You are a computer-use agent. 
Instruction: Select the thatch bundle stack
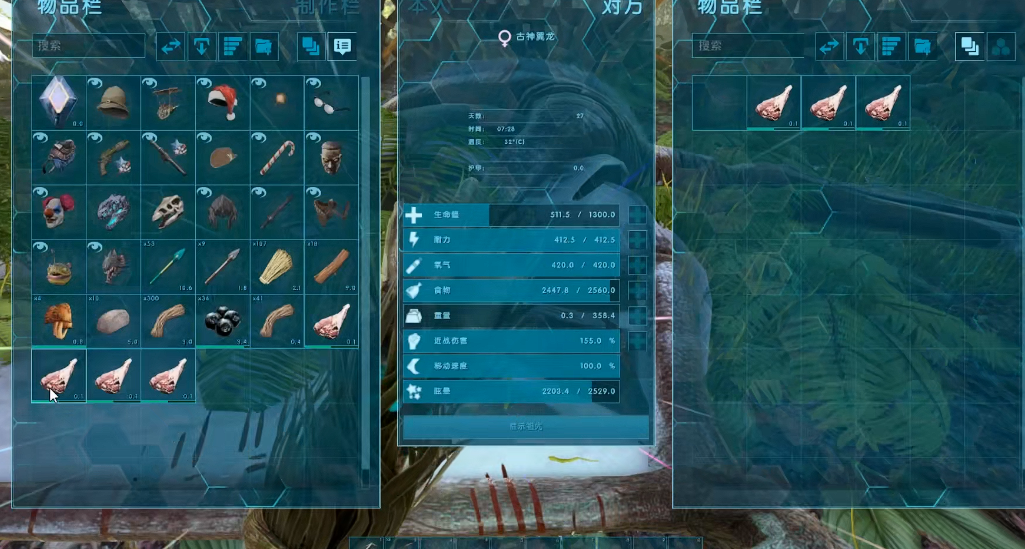point(276,266)
